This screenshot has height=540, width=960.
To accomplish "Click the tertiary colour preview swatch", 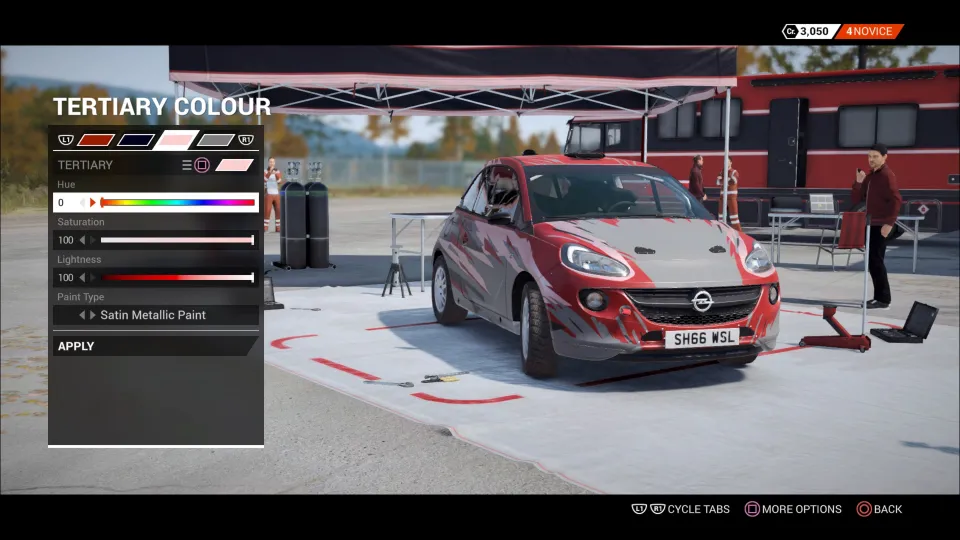I will tap(235, 165).
